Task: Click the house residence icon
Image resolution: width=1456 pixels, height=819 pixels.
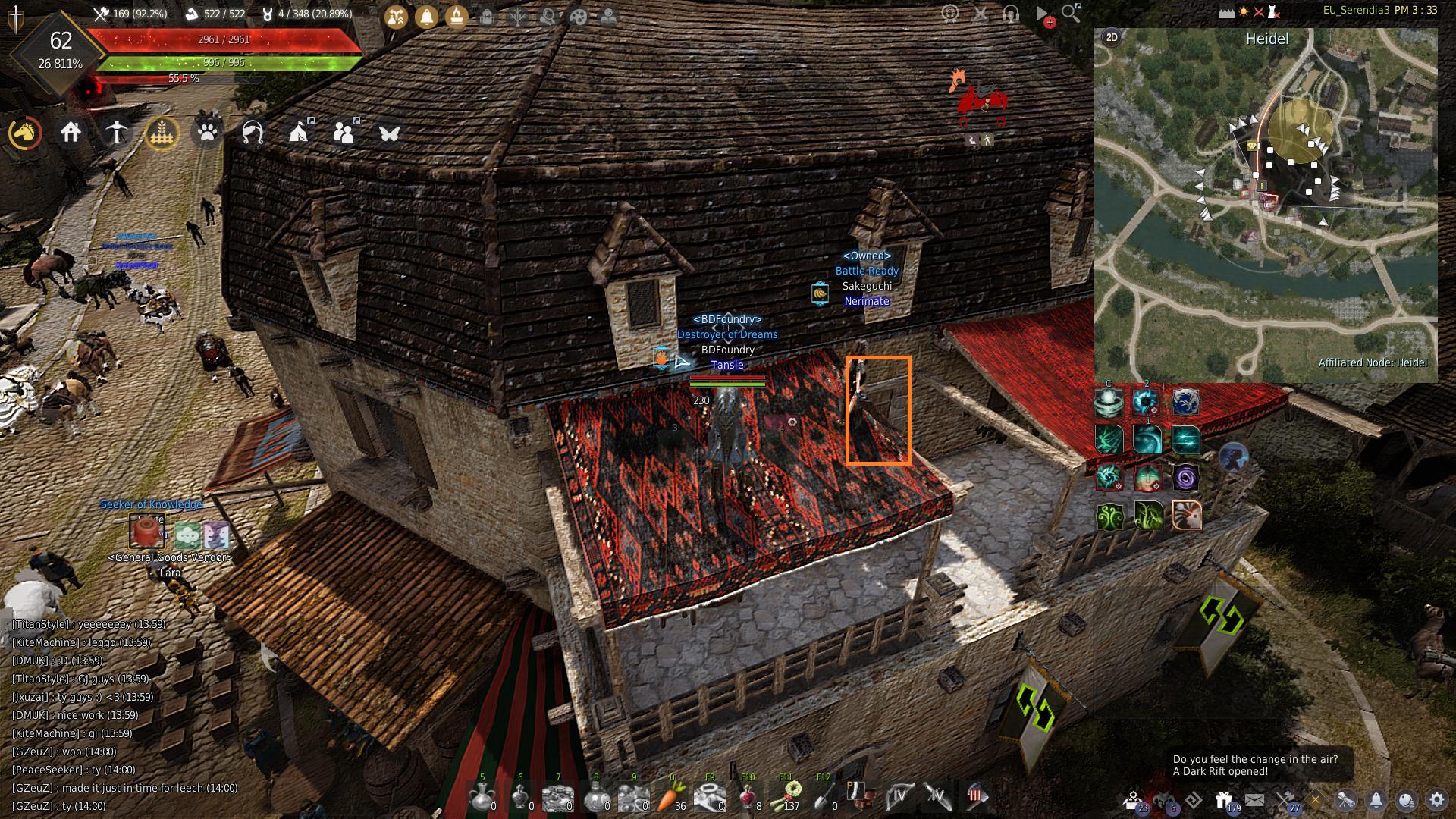Action: 71,133
